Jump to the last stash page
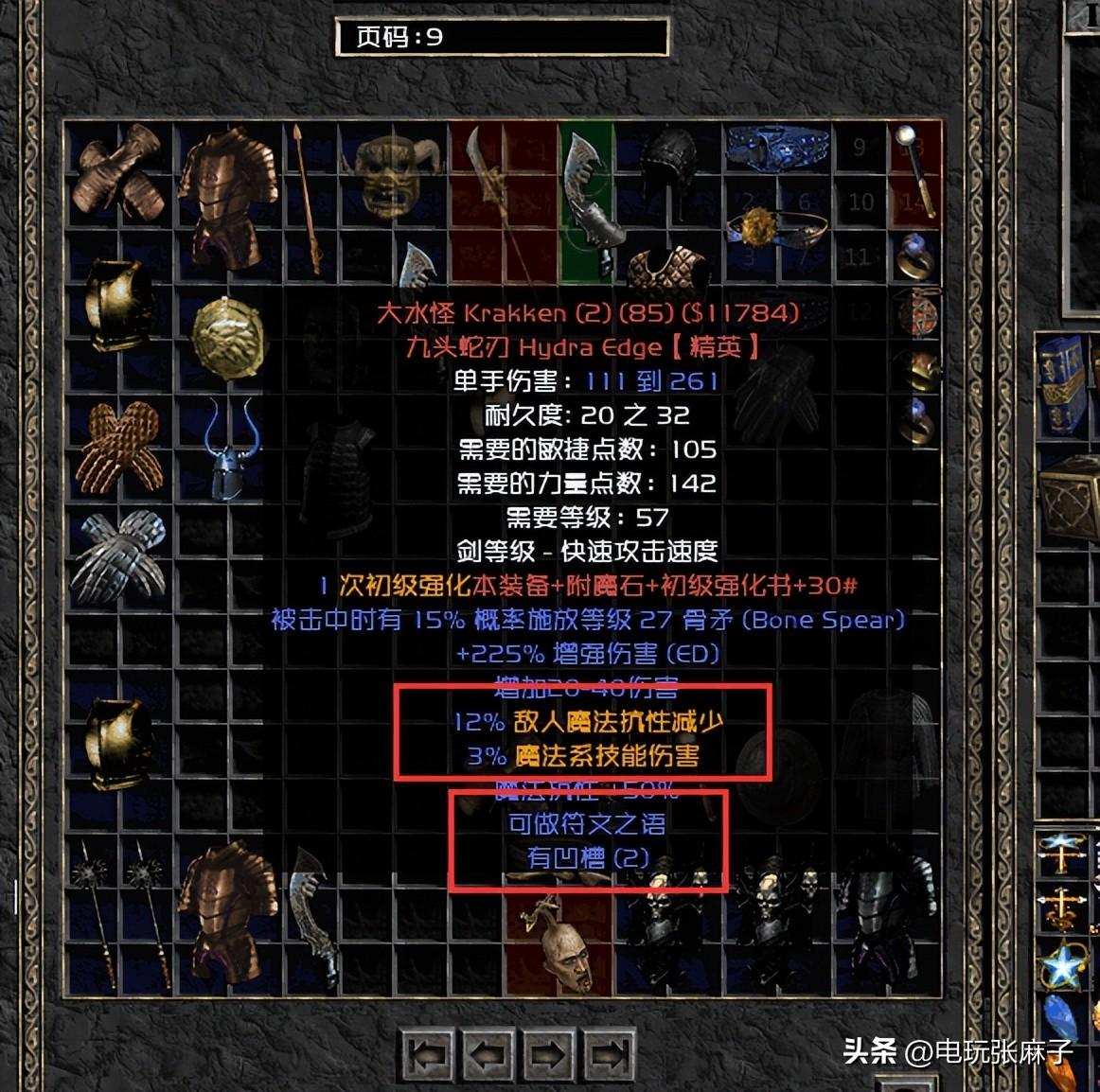This screenshot has height=1092, width=1100. coord(609,1053)
